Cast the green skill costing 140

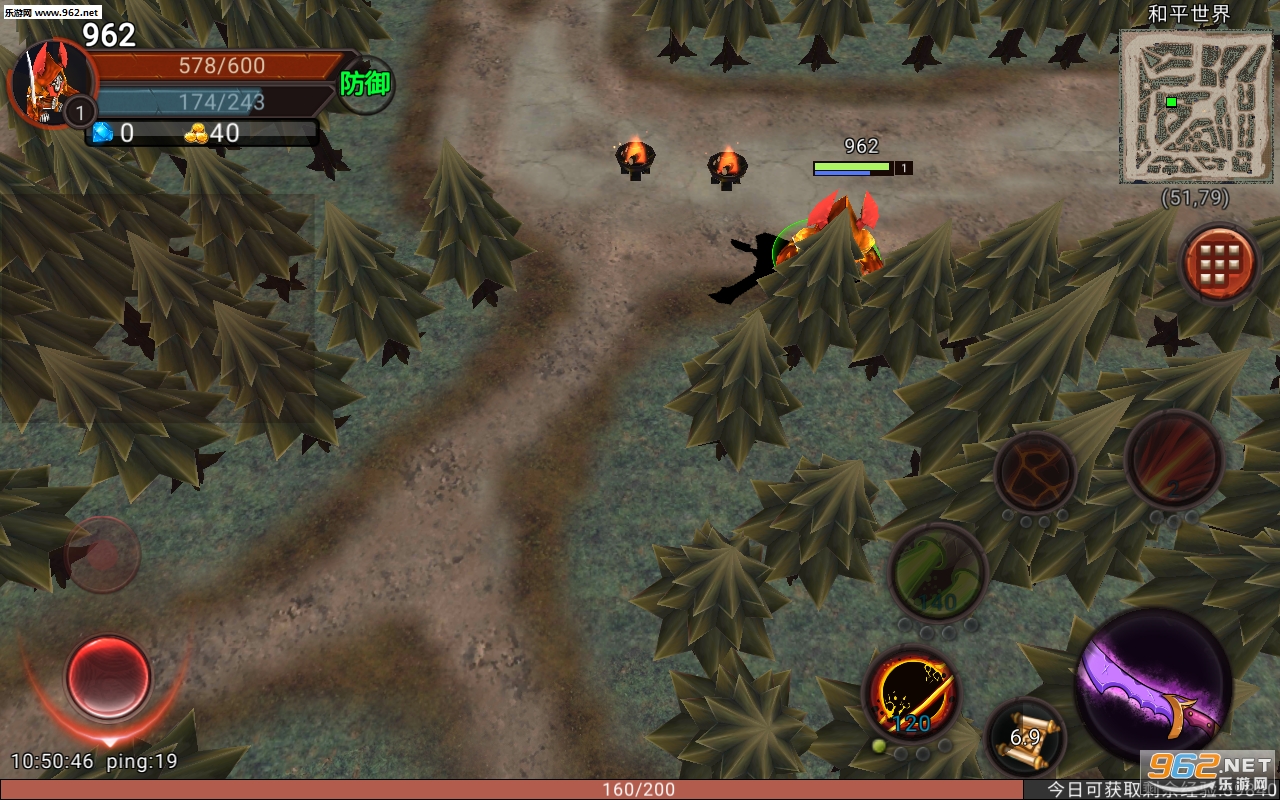[937, 573]
